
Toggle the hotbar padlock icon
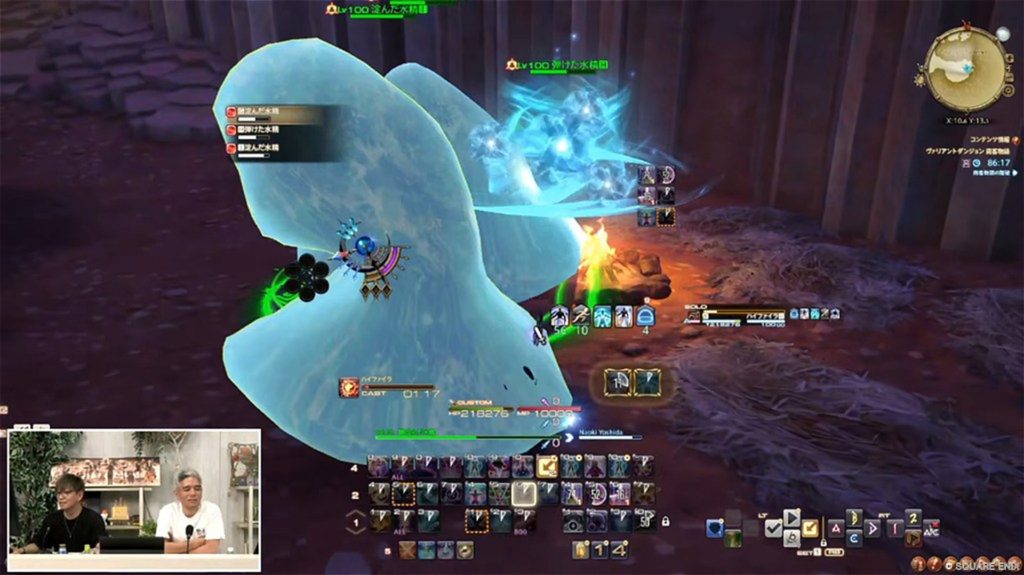pyautogui.click(x=665, y=521)
